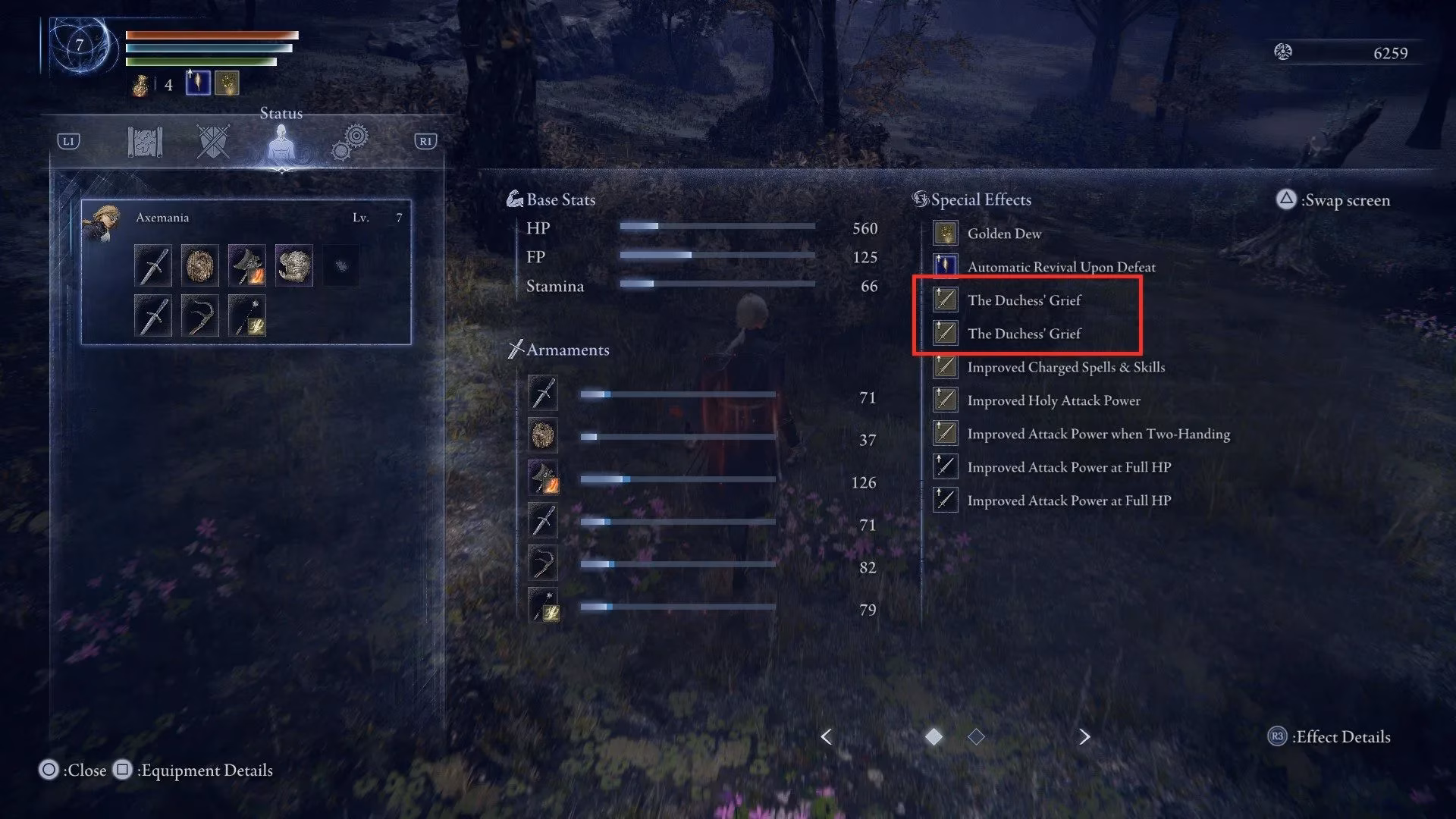The image size is (1456, 819).
Task: Click the L1 shoulder button prompt
Action: point(68,140)
